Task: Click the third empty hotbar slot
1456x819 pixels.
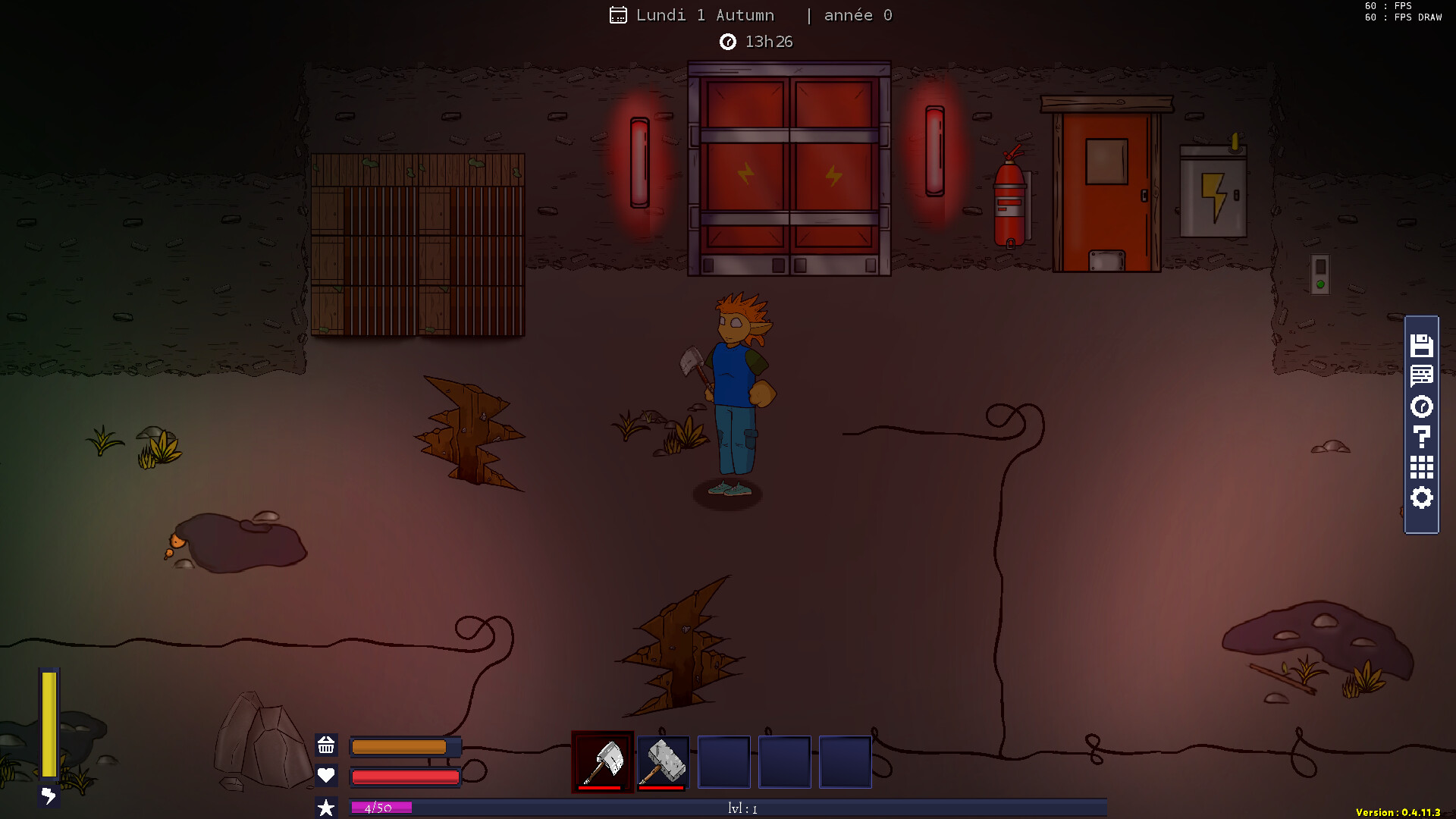Action: (x=723, y=761)
